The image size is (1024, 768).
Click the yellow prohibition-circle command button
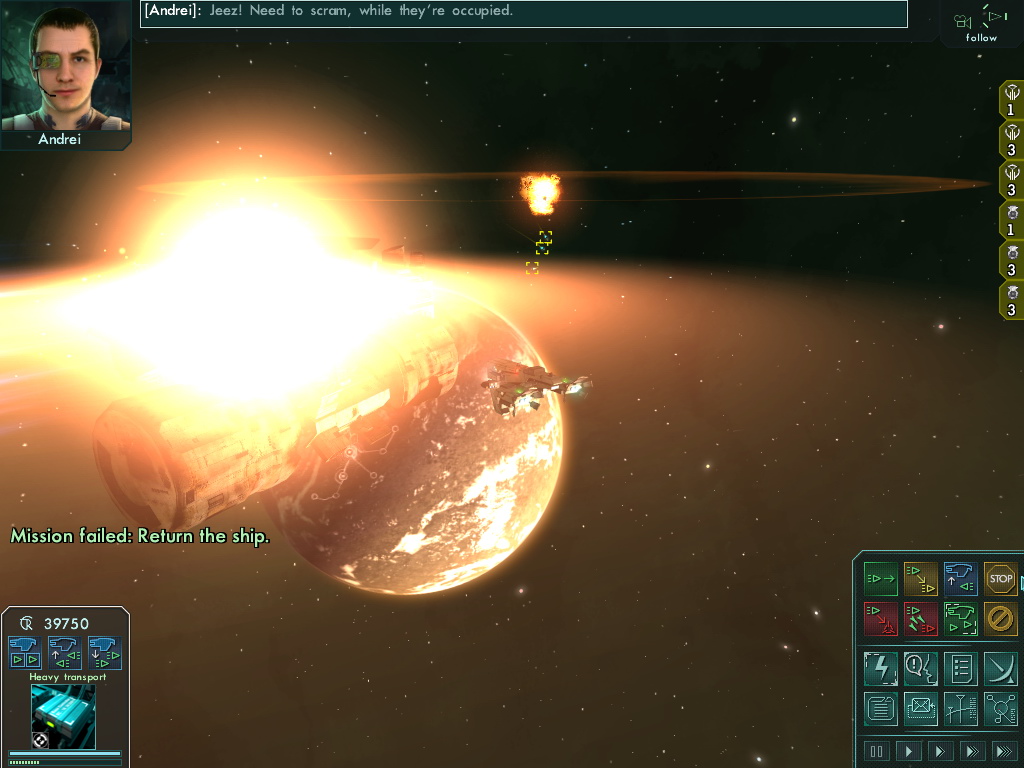[1000, 618]
